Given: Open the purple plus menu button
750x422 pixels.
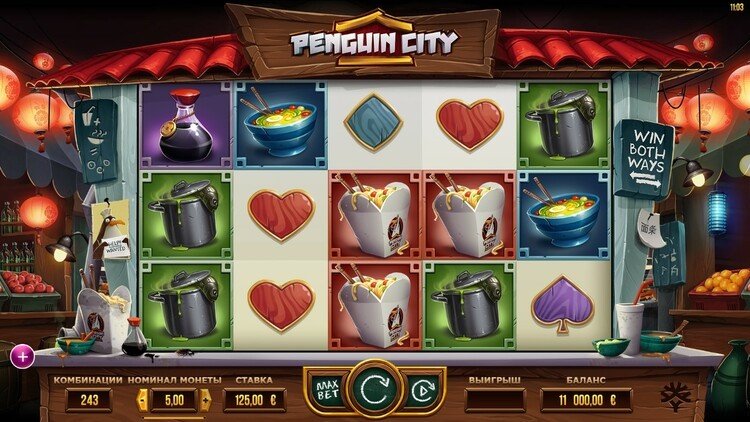Looking at the screenshot, I should [19, 353].
